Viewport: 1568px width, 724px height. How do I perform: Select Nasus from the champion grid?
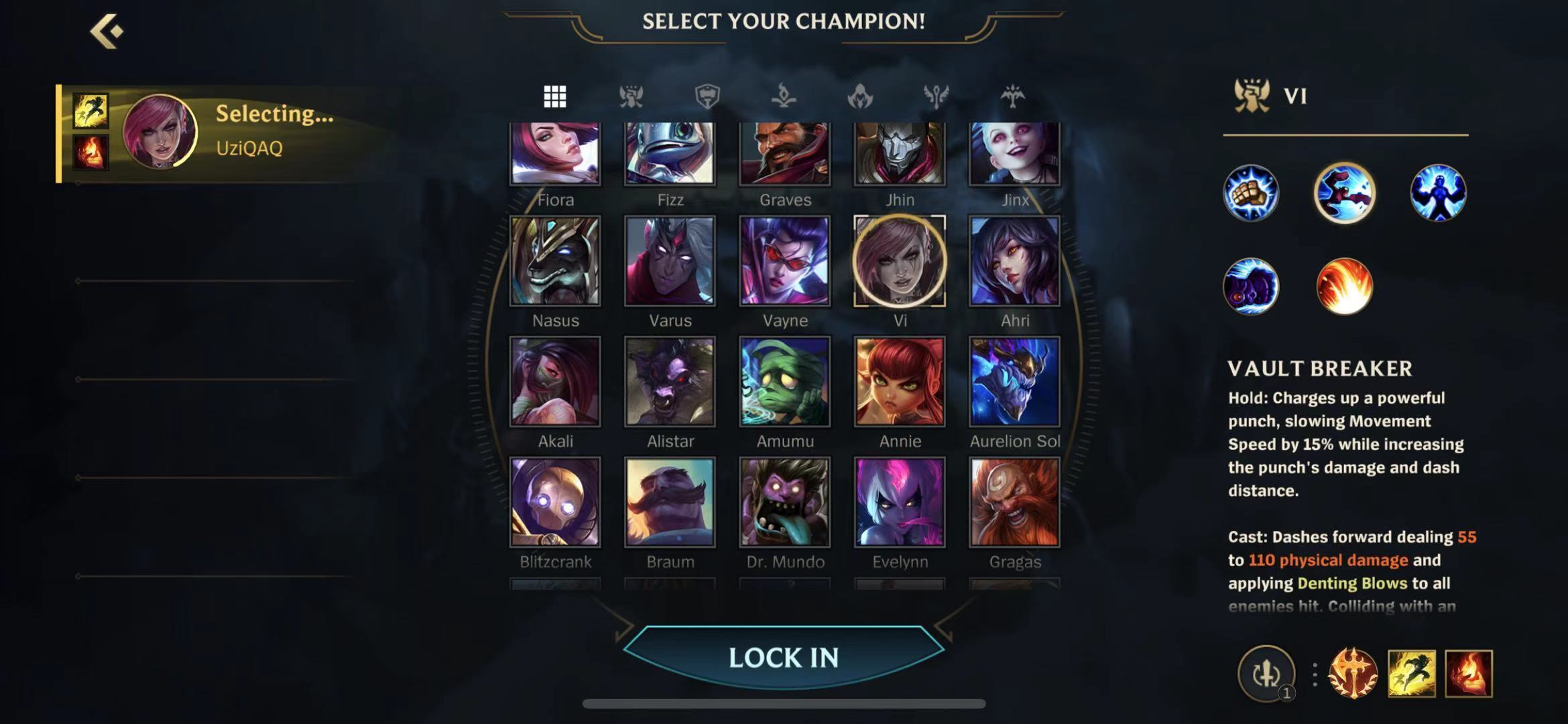click(x=555, y=261)
